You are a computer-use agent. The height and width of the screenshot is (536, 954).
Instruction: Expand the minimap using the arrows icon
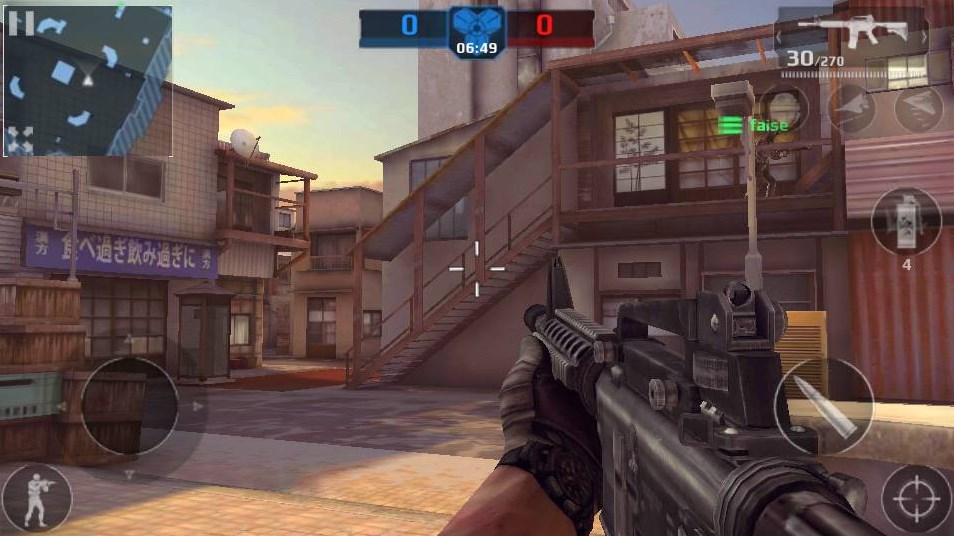pyautogui.click(x=22, y=136)
